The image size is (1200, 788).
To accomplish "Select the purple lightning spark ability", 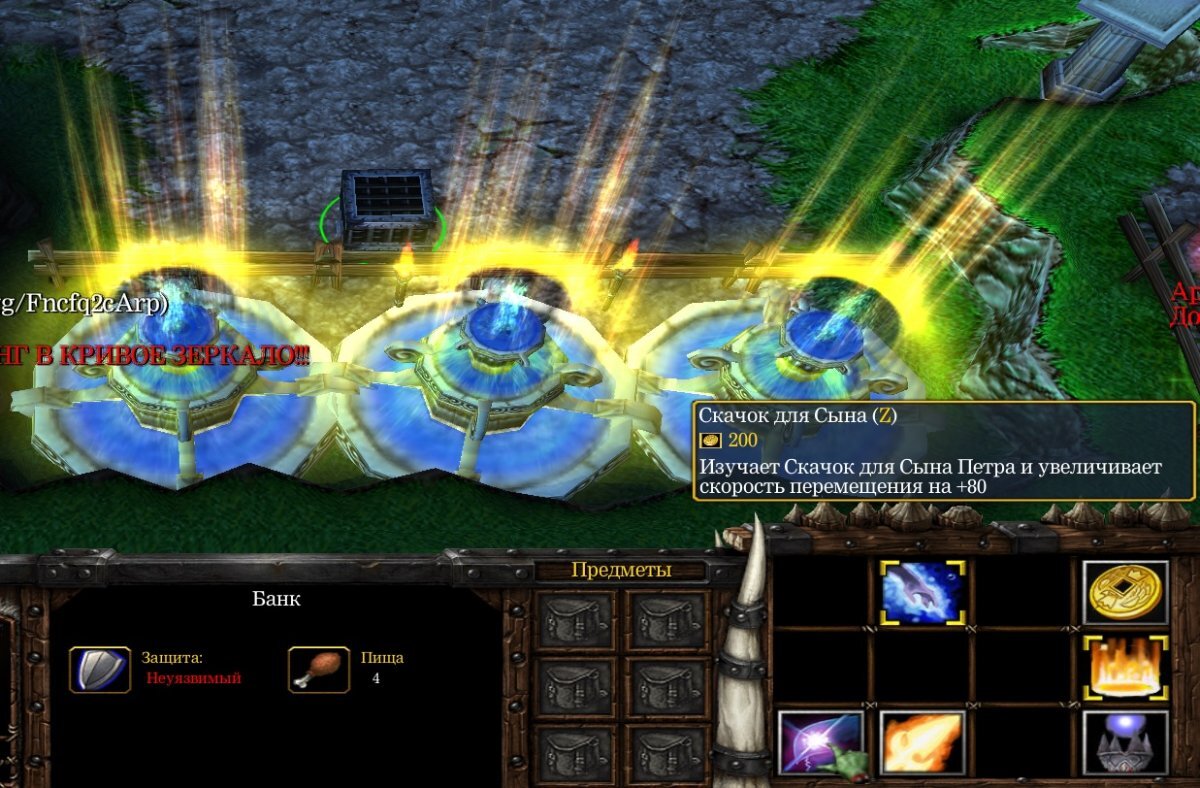I will click(x=820, y=742).
